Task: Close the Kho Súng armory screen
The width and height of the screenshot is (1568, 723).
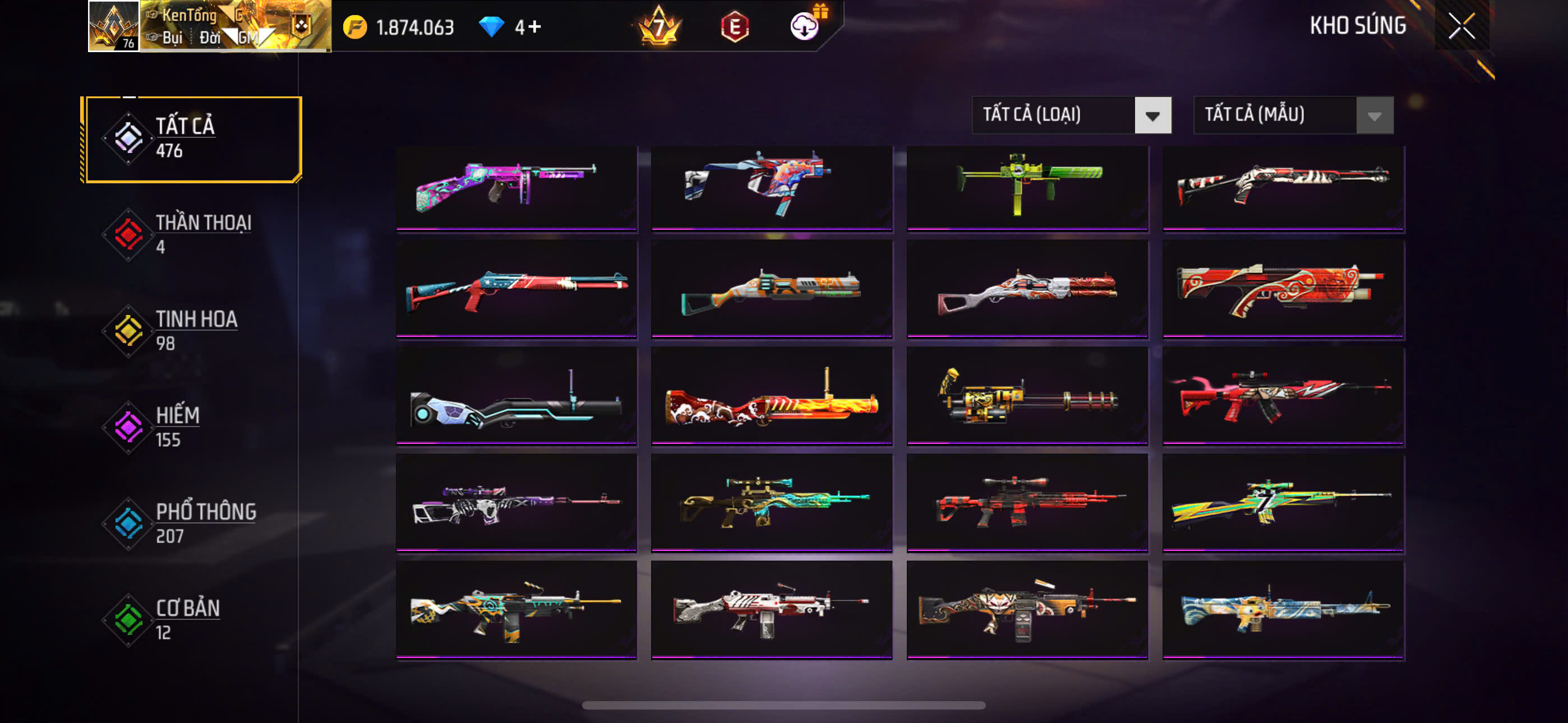Action: click(x=1461, y=26)
